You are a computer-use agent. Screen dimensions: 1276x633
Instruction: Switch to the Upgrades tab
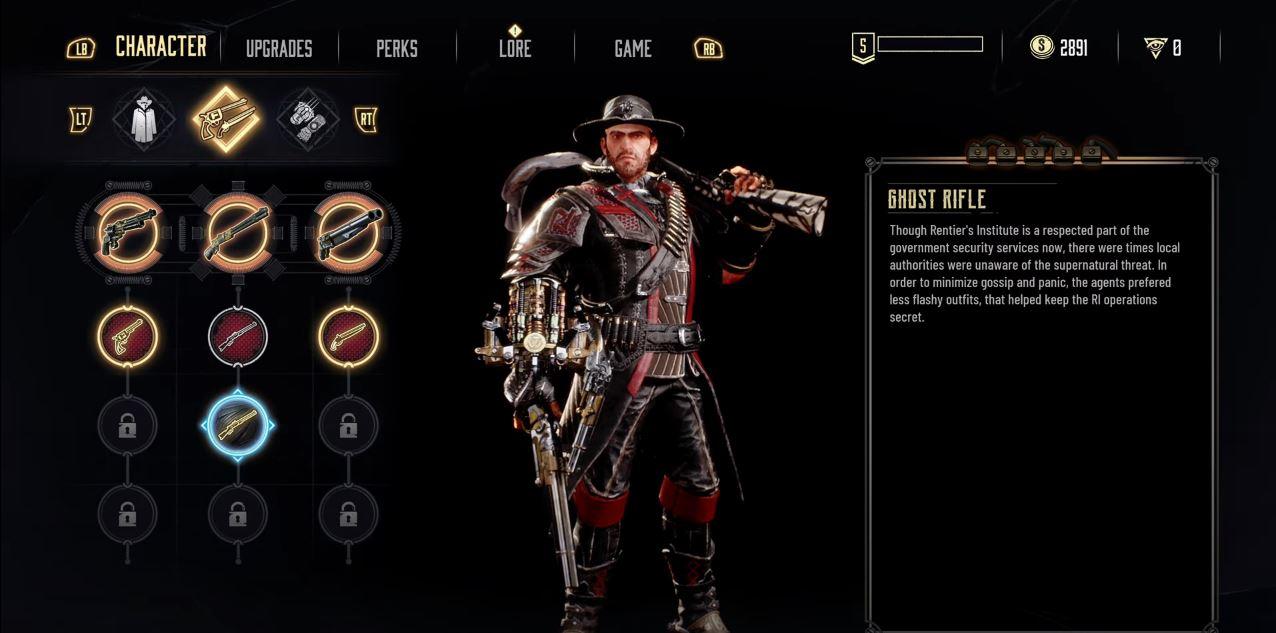(x=279, y=48)
